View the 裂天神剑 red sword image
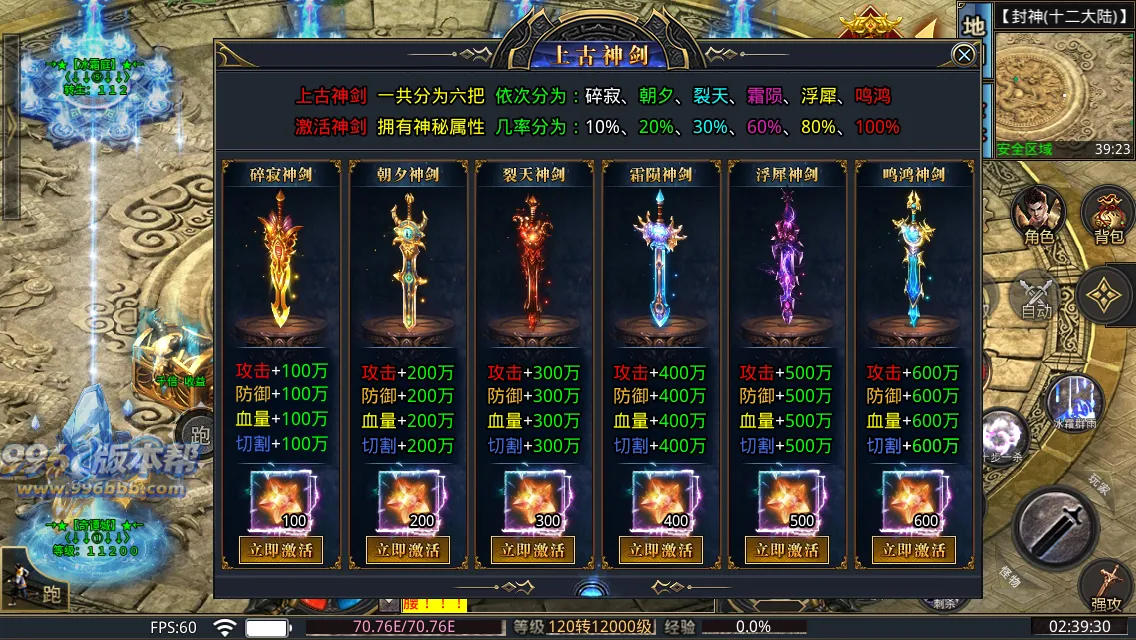Viewport: 1136px width, 640px height. pyautogui.click(x=533, y=258)
